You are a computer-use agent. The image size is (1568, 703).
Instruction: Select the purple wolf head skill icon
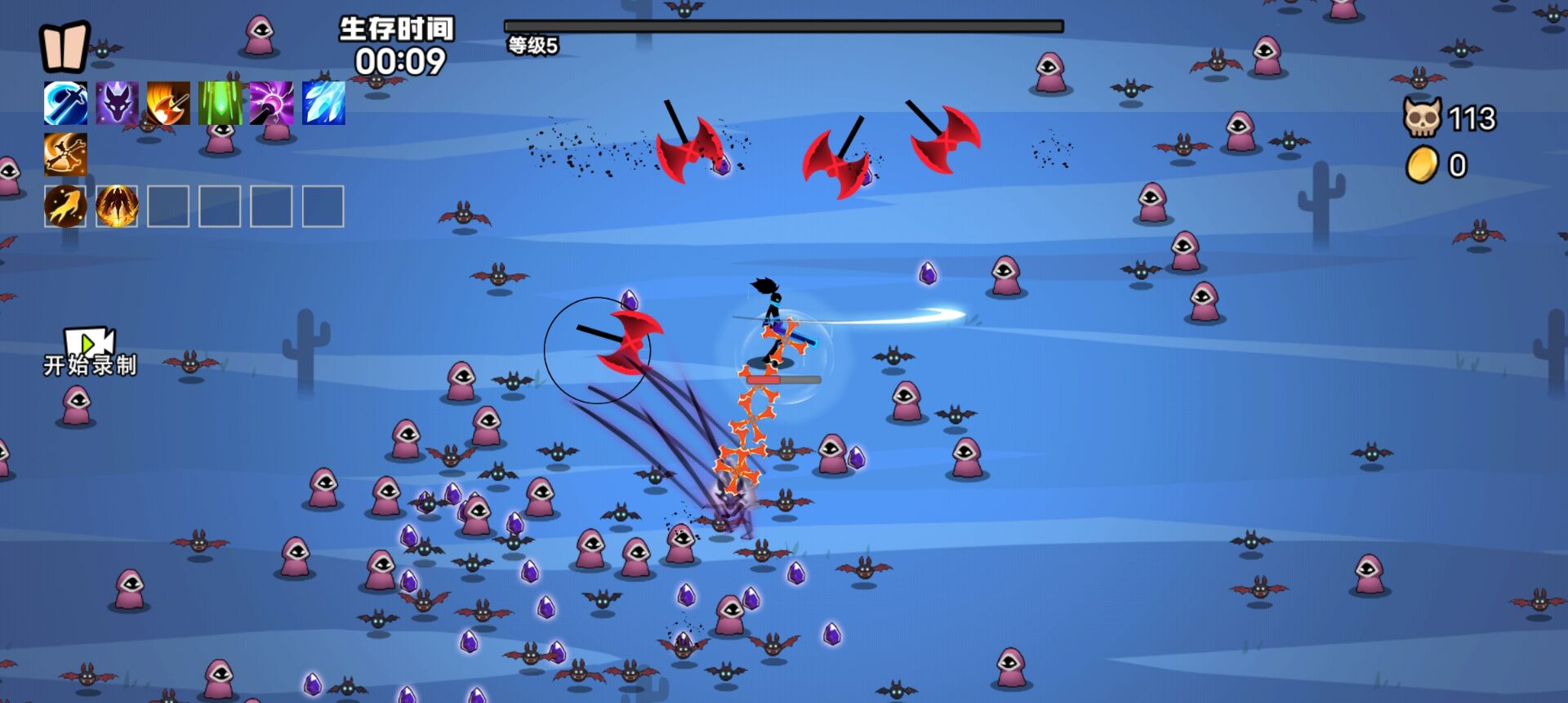tap(117, 104)
